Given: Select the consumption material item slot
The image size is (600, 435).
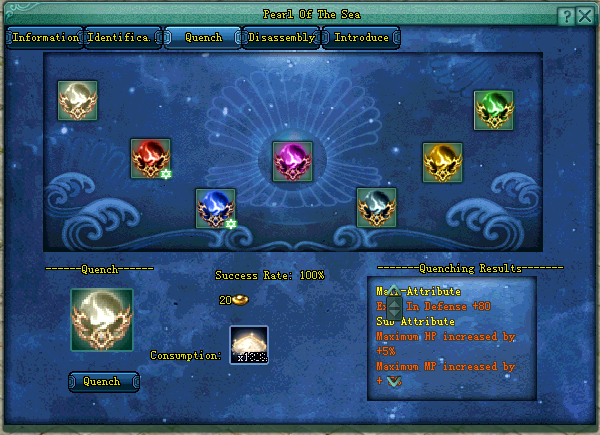Looking at the screenshot, I should [249, 345].
